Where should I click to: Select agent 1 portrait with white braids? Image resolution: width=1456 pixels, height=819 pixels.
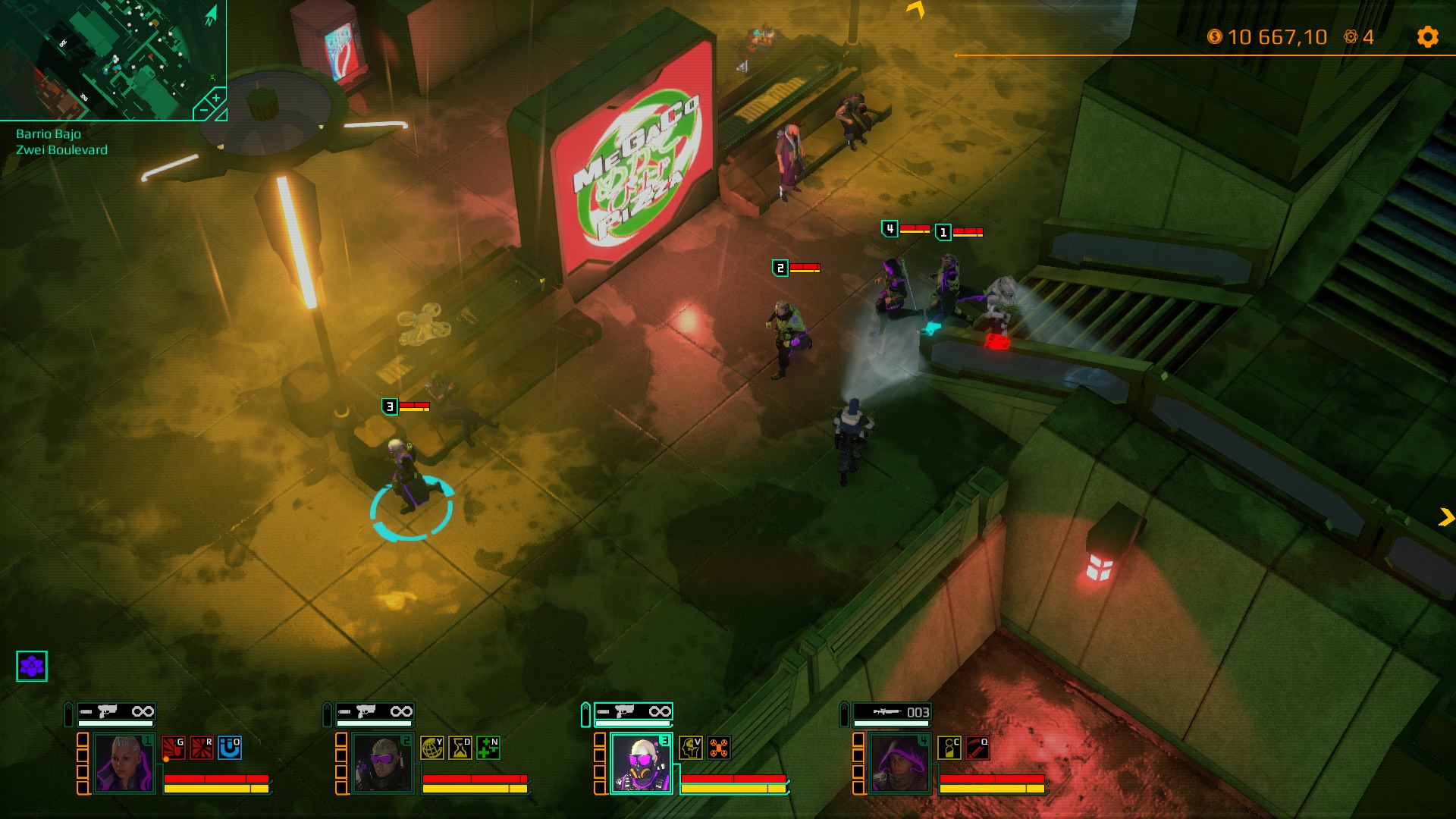(x=124, y=763)
